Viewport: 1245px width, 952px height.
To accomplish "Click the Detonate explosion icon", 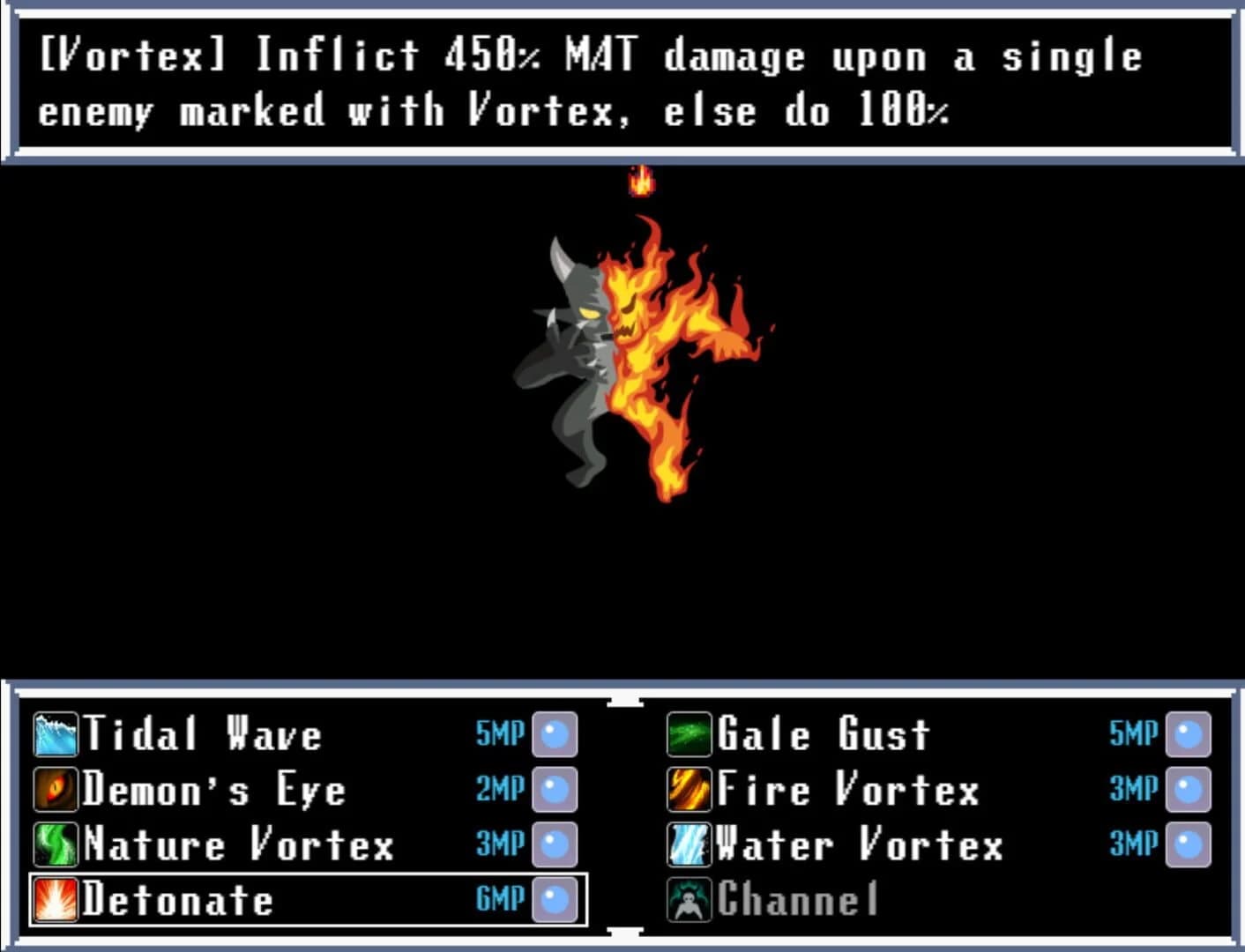I will pyautogui.click(x=55, y=901).
